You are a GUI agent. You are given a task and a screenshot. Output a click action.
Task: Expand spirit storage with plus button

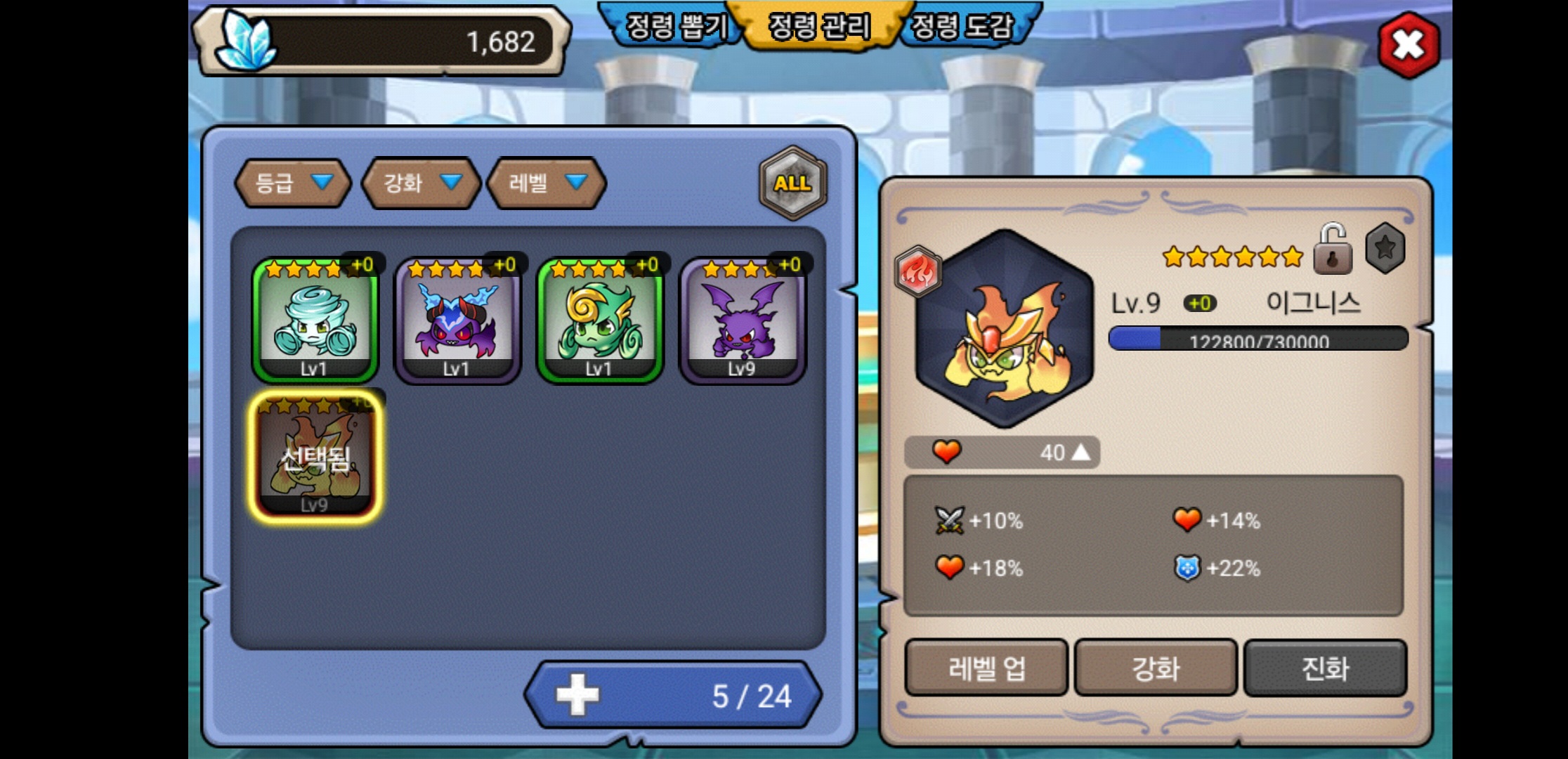[577, 695]
